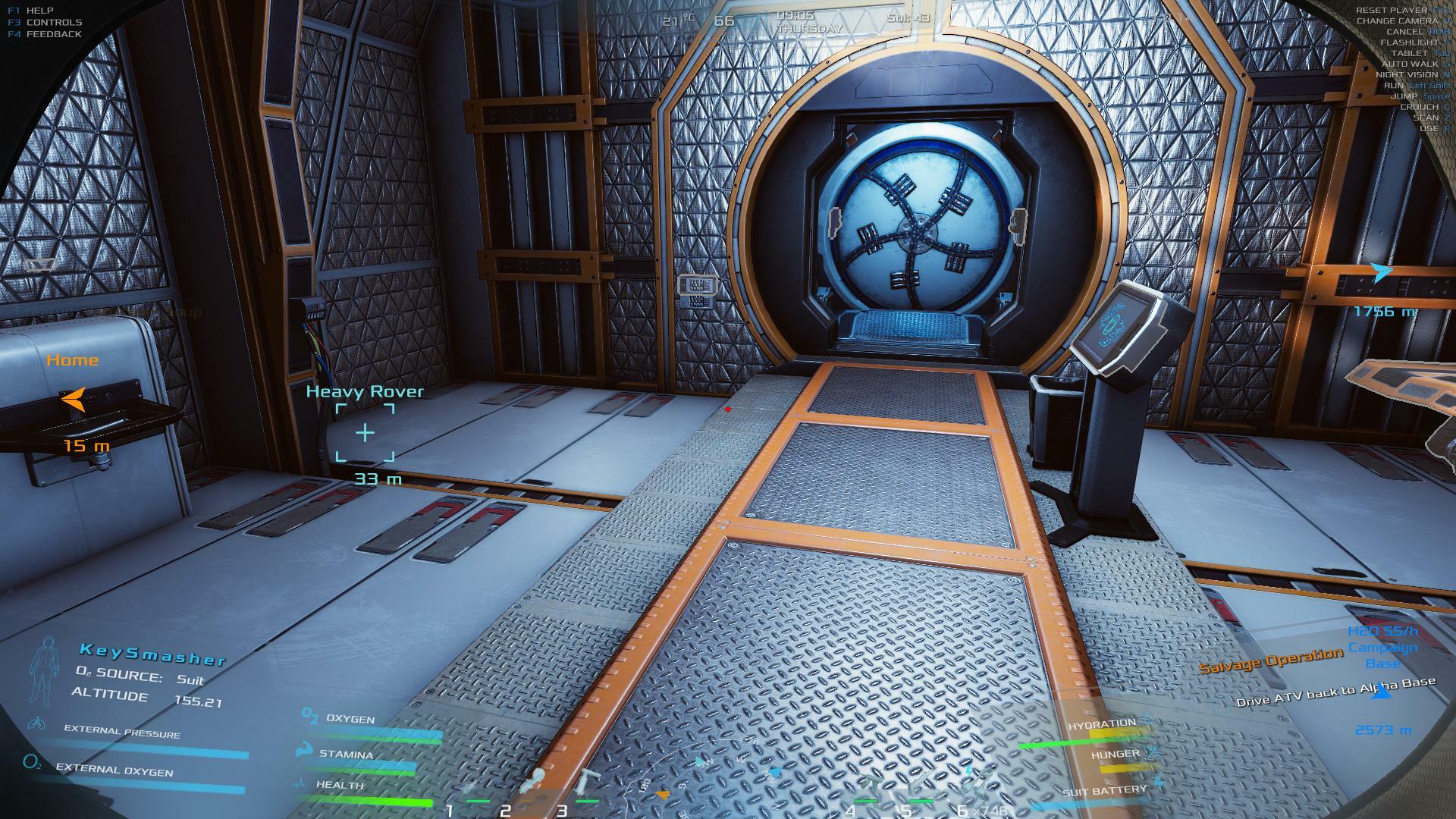Equip the tool in hotbar slot 3

tap(586, 785)
